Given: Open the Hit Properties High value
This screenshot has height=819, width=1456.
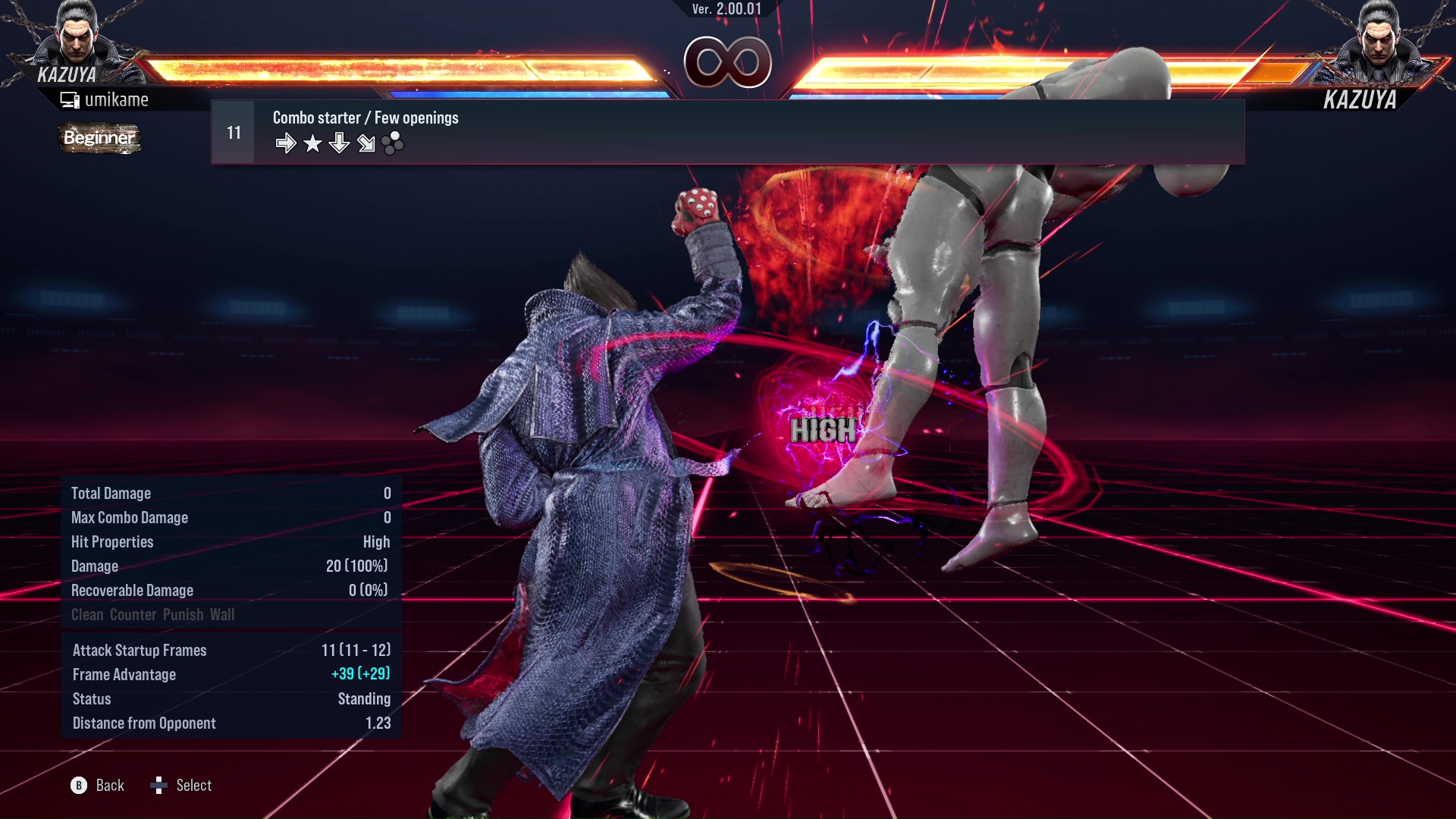Looking at the screenshot, I should [x=377, y=541].
